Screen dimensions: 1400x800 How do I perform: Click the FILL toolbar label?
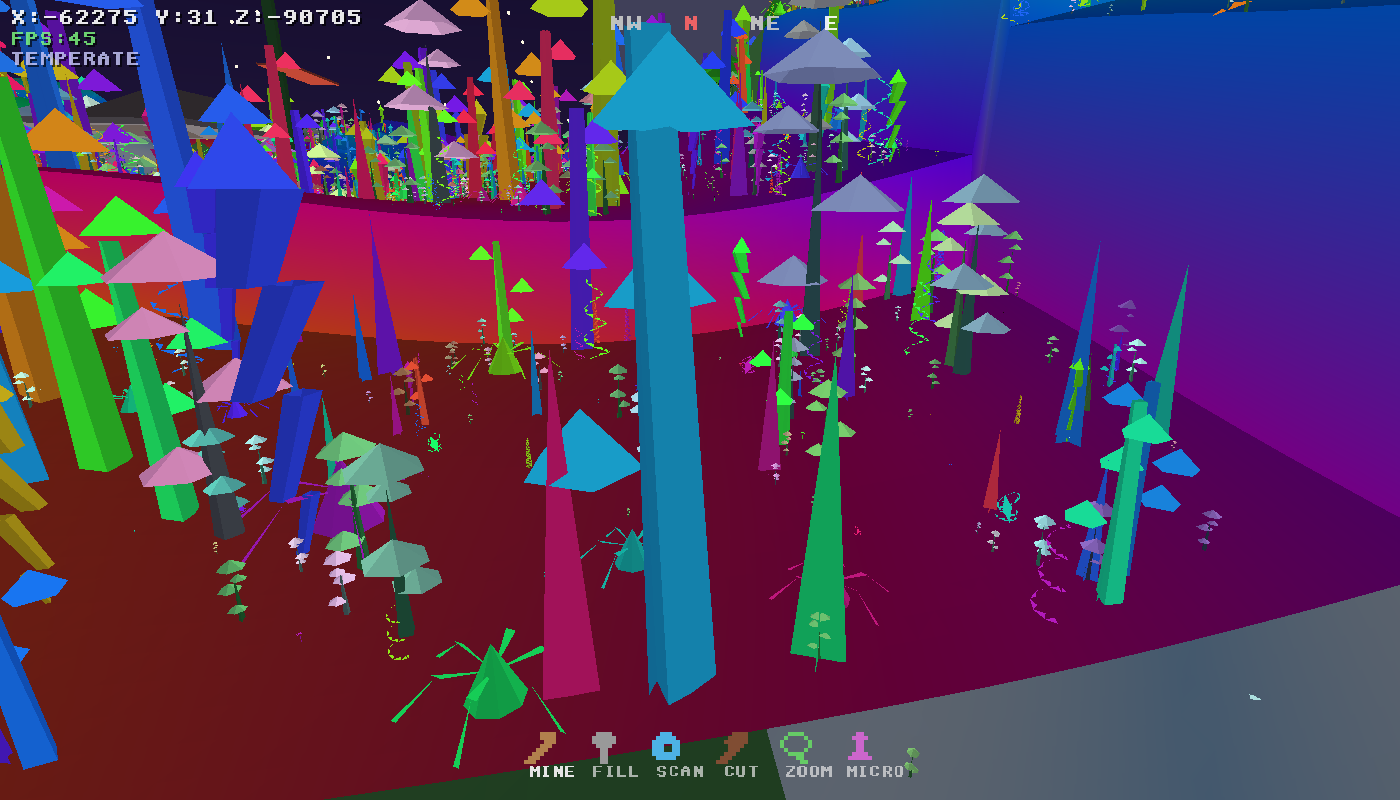(617, 772)
